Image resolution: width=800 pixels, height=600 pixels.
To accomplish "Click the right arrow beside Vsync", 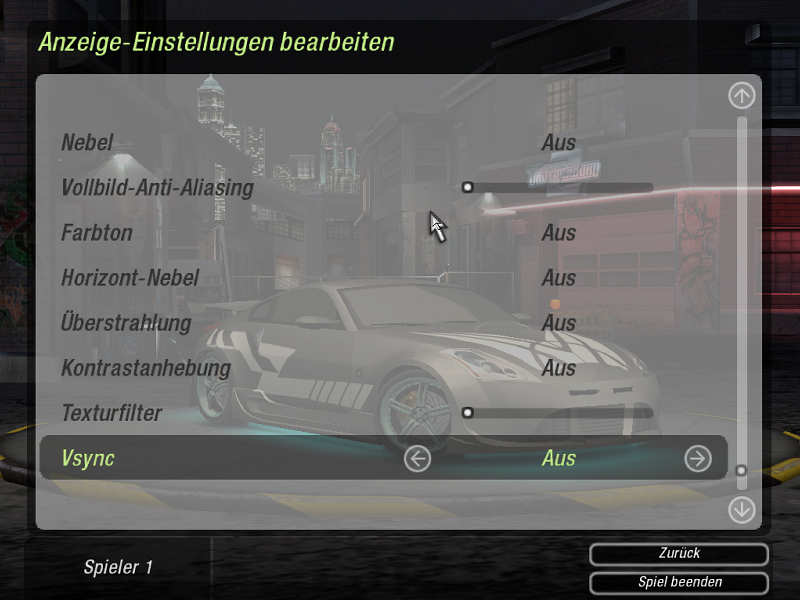I will click(697, 458).
